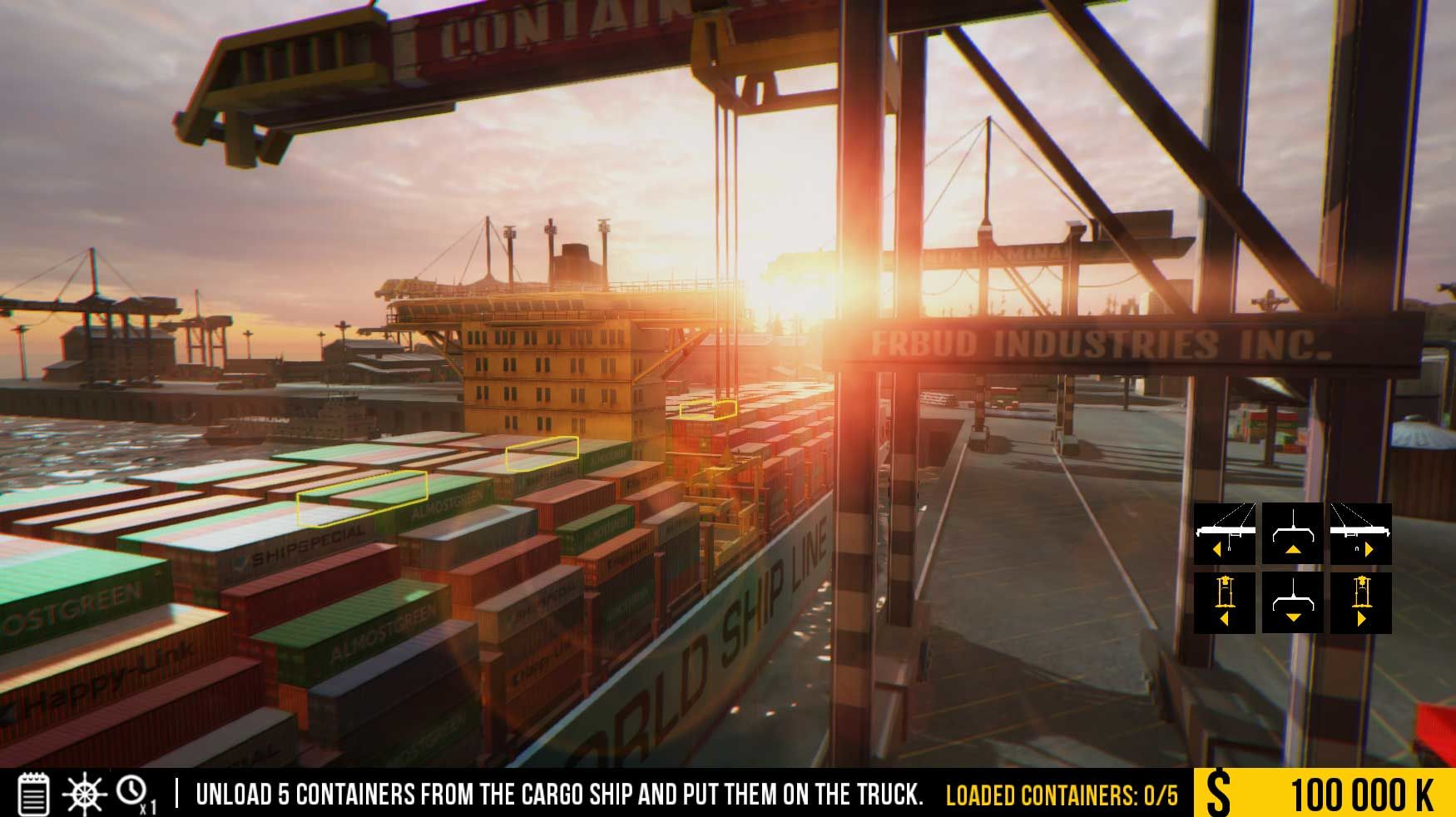Move the yellow gantry crane left

pyautogui.click(x=1224, y=602)
